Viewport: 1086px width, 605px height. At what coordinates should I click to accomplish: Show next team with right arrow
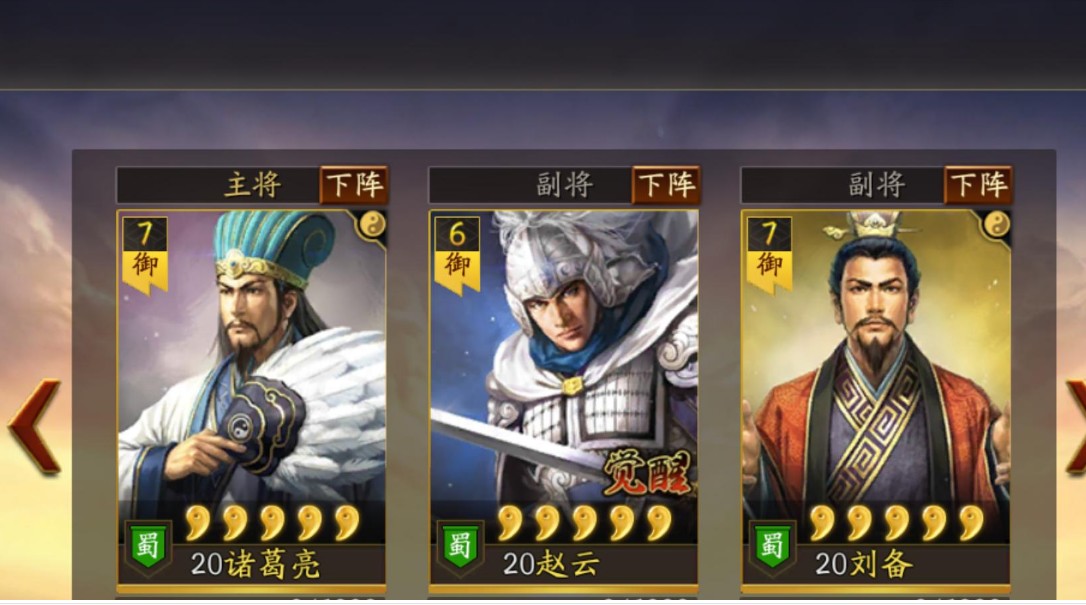tap(1074, 425)
